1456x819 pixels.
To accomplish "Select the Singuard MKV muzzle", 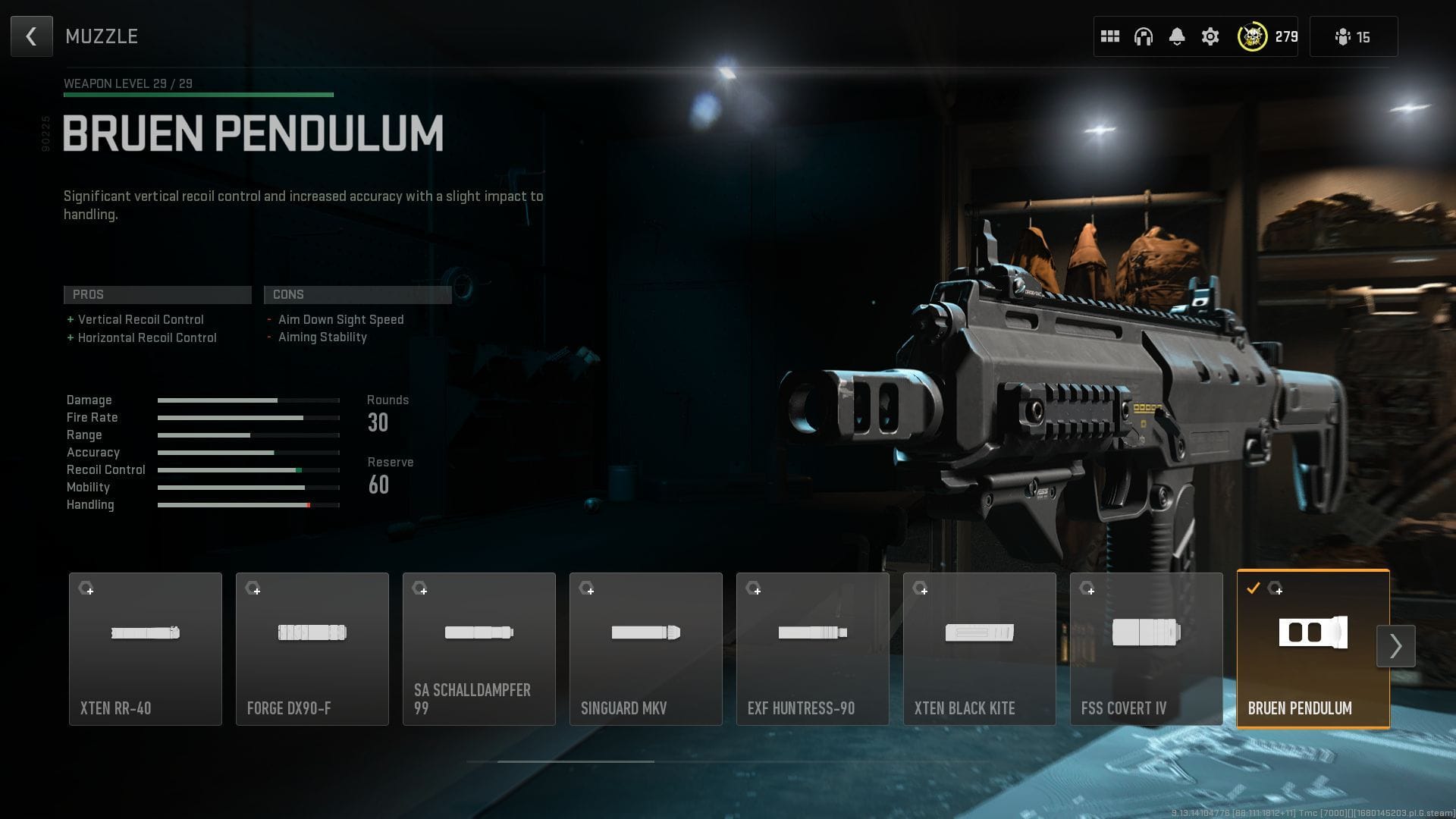I will click(646, 649).
